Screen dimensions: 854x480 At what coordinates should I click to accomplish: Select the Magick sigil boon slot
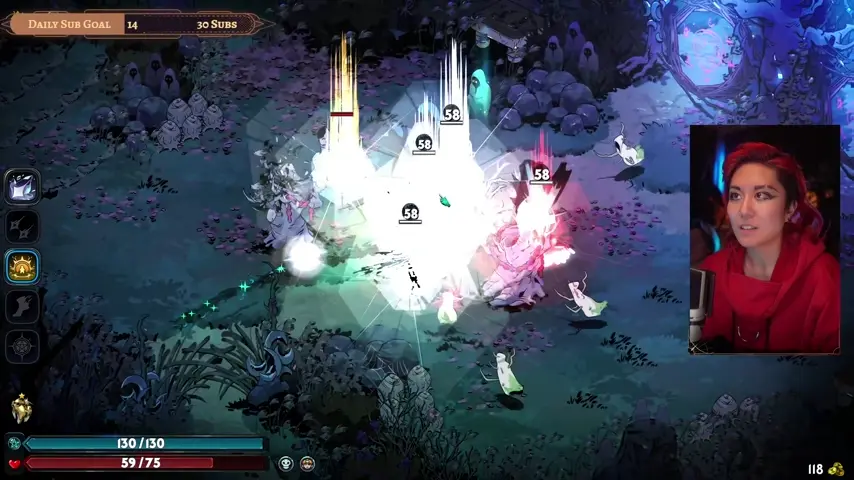22,346
